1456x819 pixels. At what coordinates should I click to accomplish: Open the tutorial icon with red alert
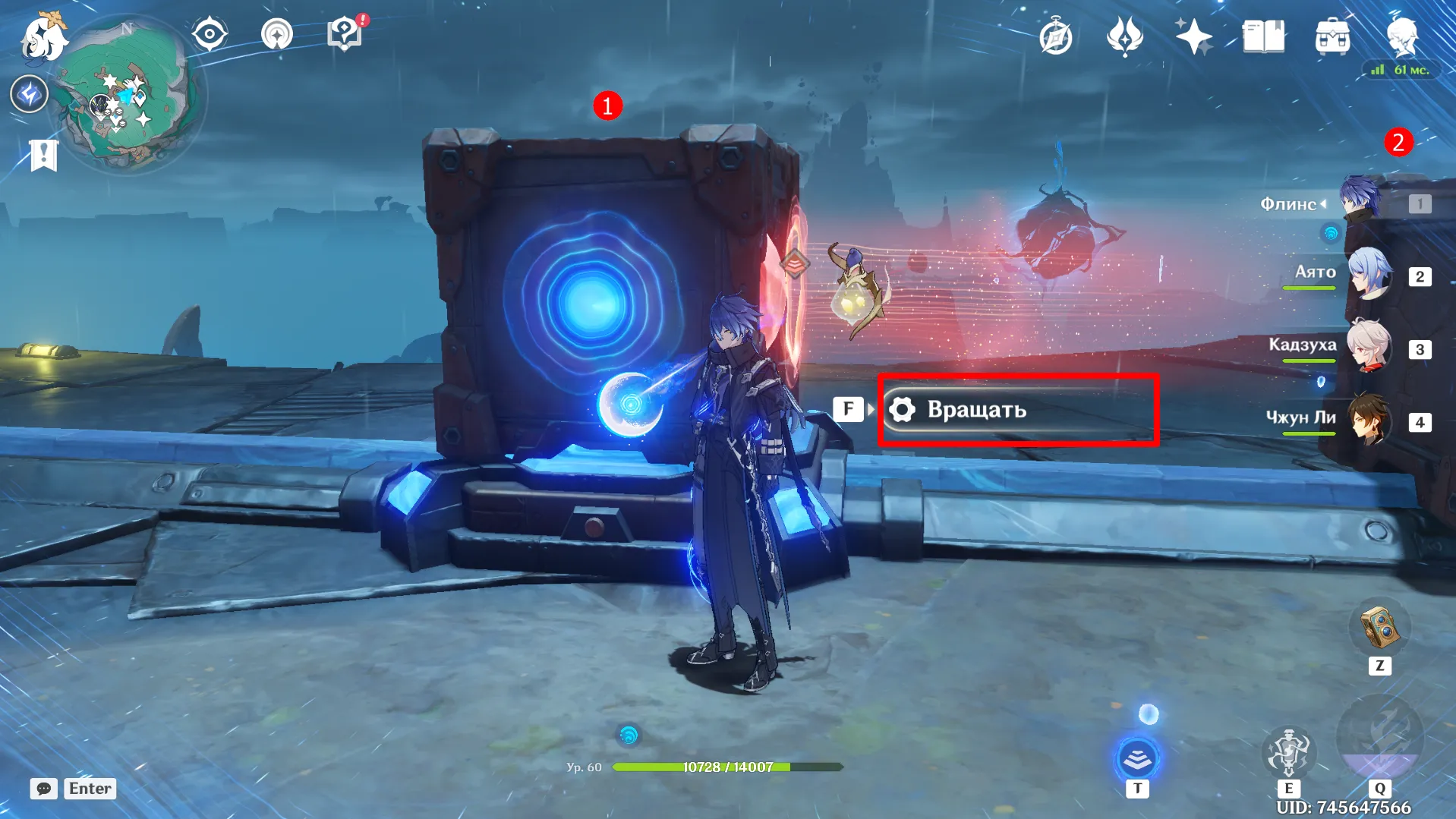pos(345,35)
